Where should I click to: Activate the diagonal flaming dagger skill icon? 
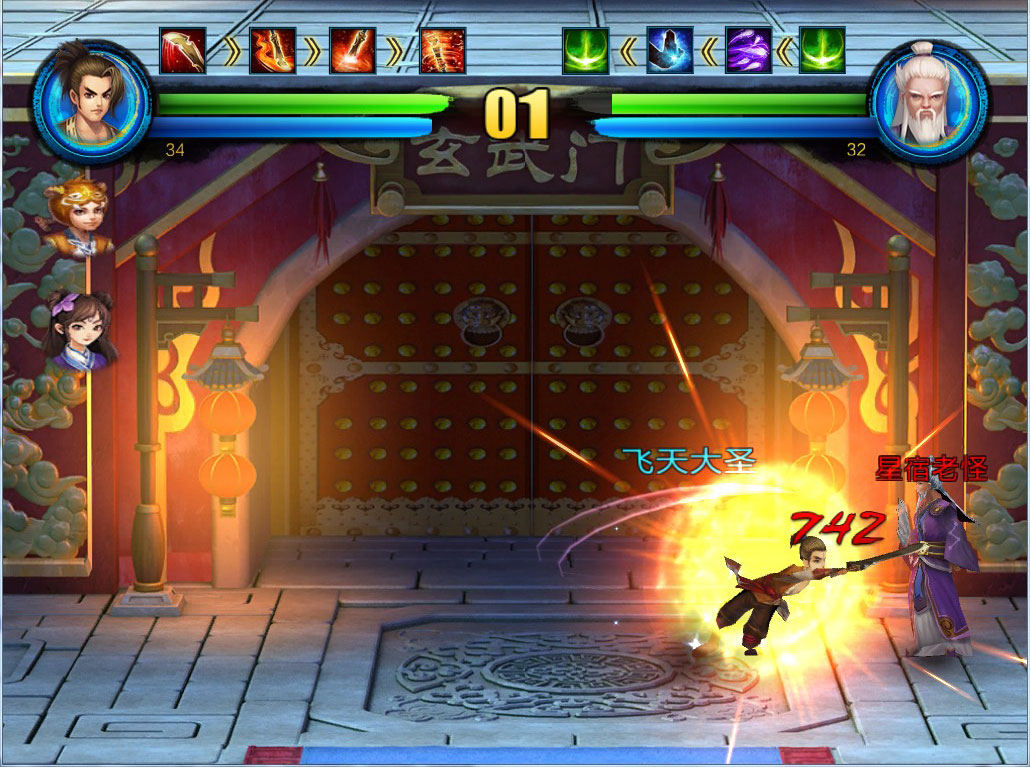[x=353, y=51]
